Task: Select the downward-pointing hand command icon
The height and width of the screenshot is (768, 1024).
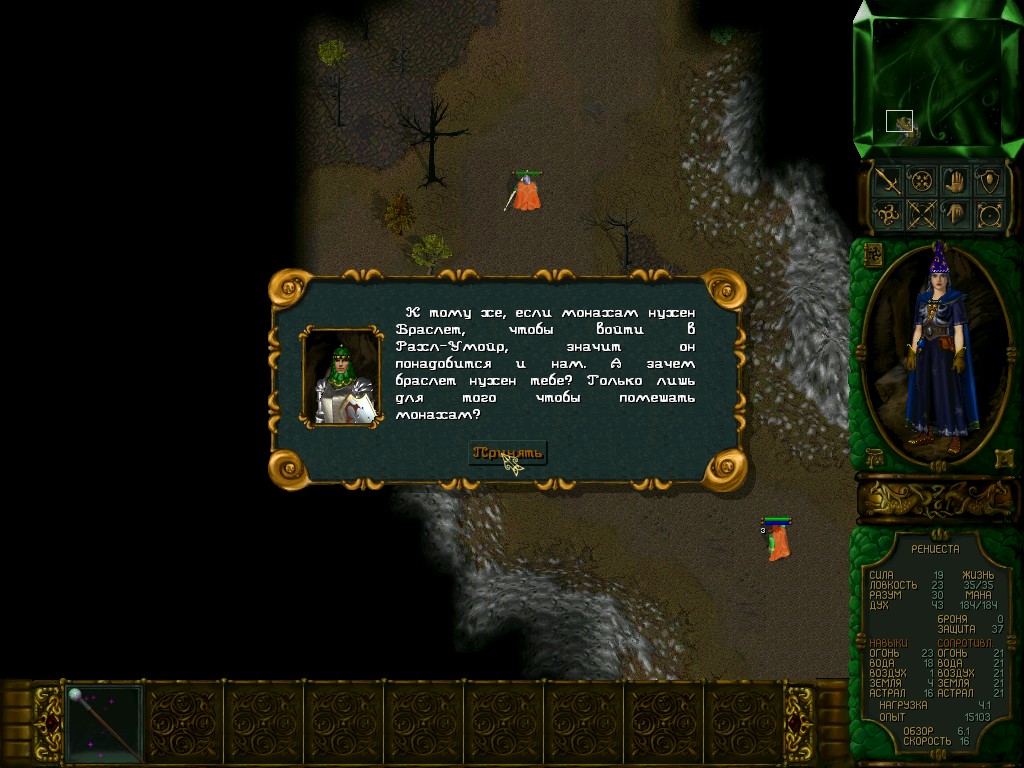Action: click(x=956, y=214)
